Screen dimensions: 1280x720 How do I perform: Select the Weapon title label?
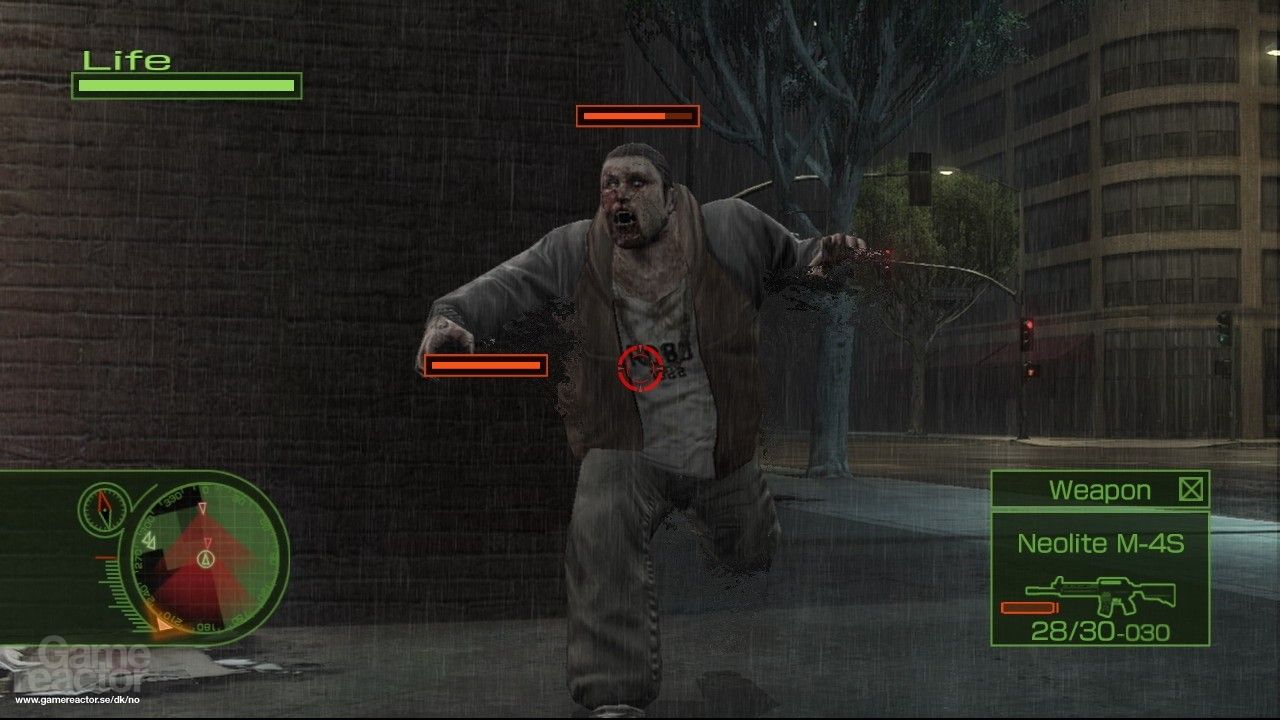[1099, 489]
